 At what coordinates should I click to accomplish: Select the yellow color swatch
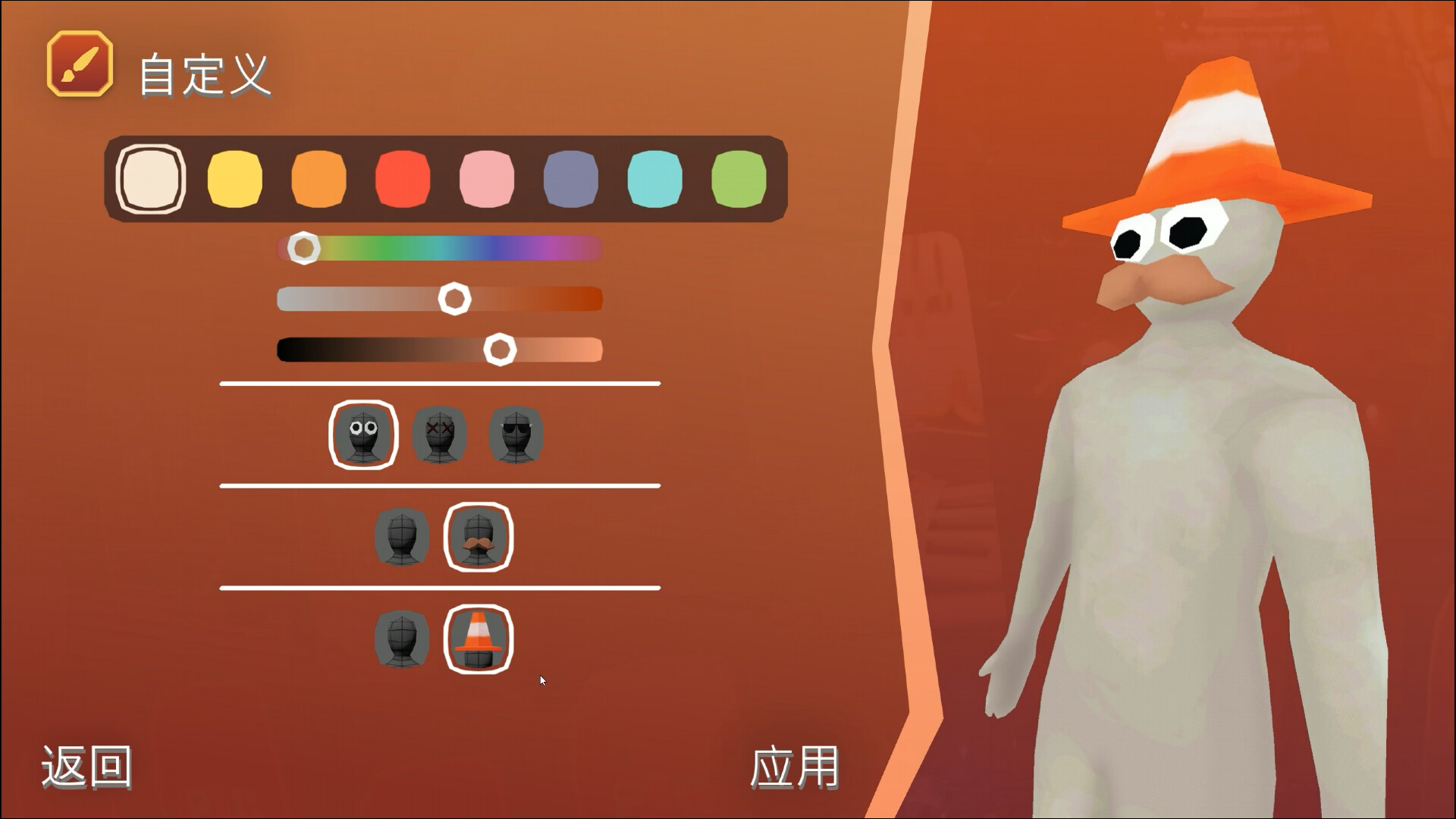(234, 179)
